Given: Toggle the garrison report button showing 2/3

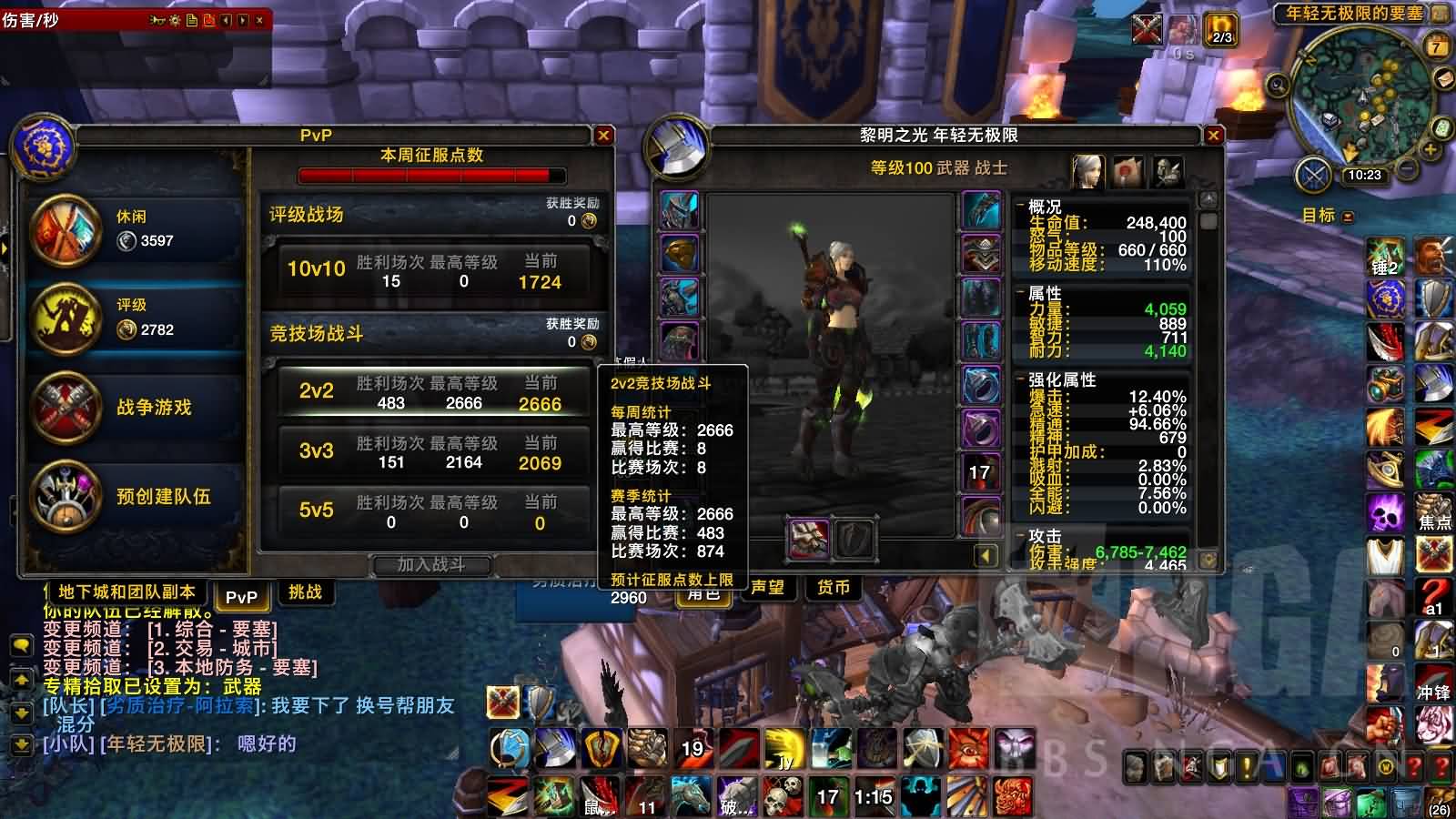Looking at the screenshot, I should pos(1220,31).
